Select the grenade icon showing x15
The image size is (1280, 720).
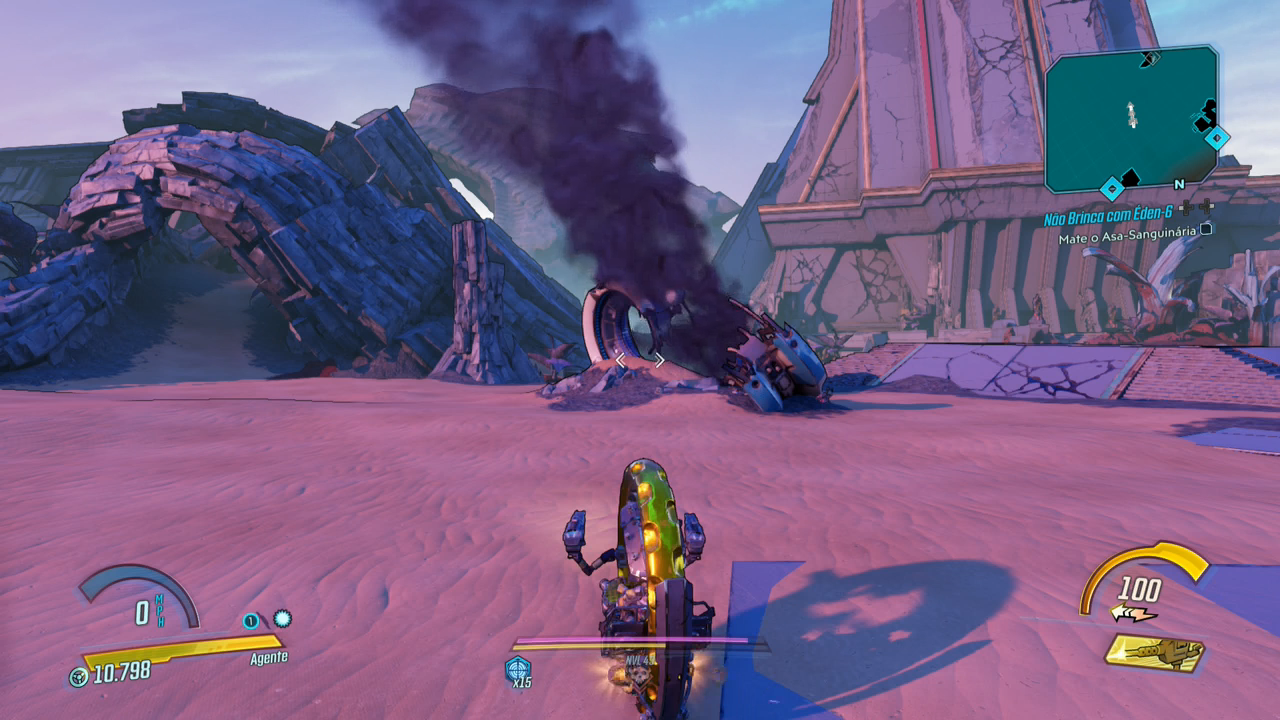pos(518,668)
